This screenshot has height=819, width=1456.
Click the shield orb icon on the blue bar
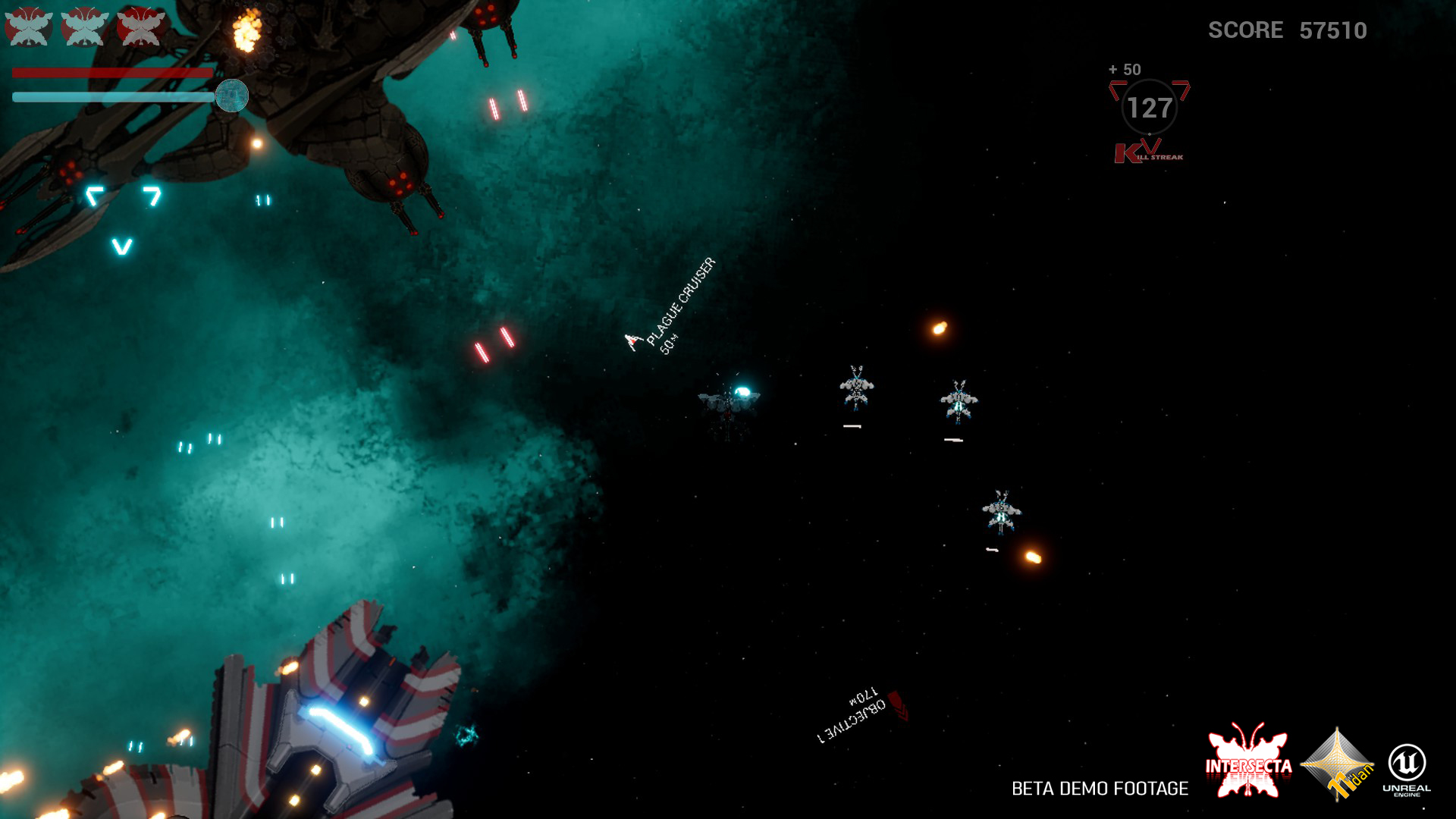pos(232,96)
